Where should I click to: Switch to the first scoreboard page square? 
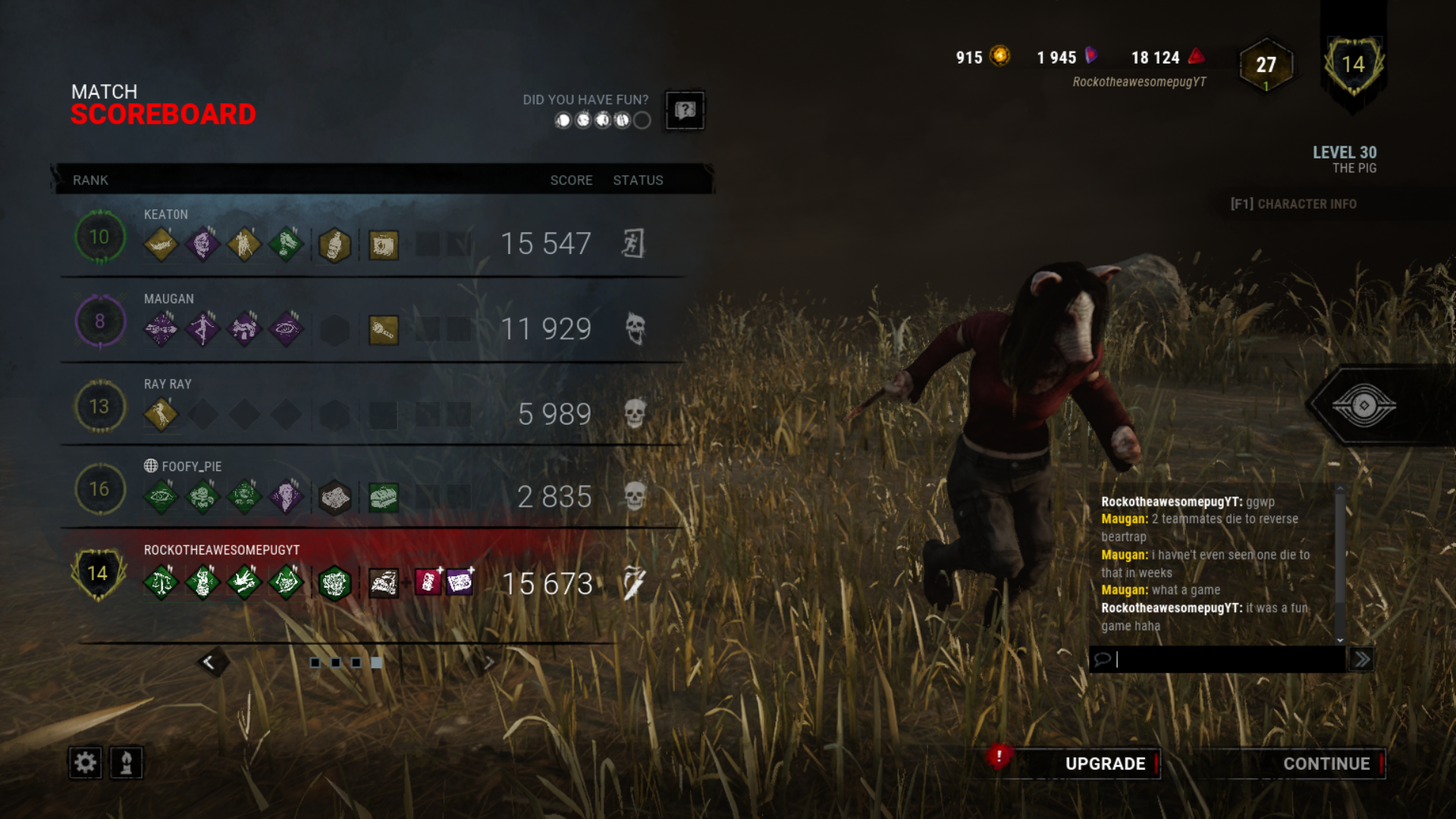[x=316, y=663]
